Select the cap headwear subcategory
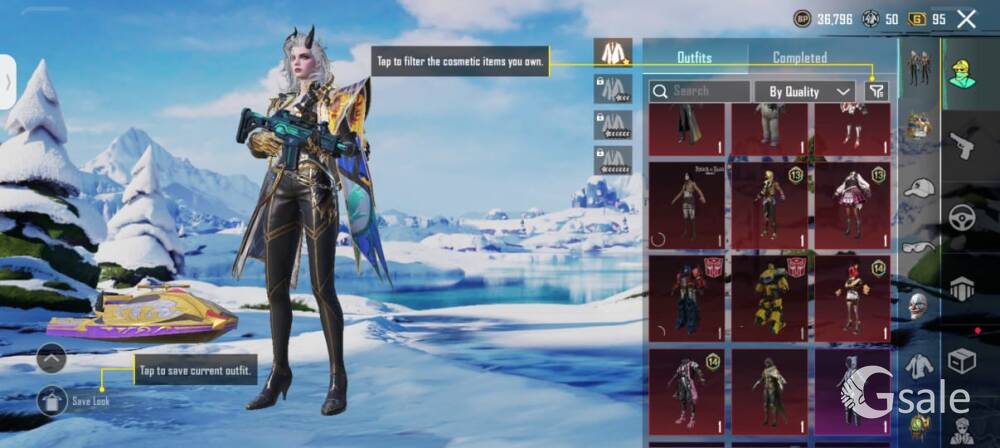 click(918, 187)
